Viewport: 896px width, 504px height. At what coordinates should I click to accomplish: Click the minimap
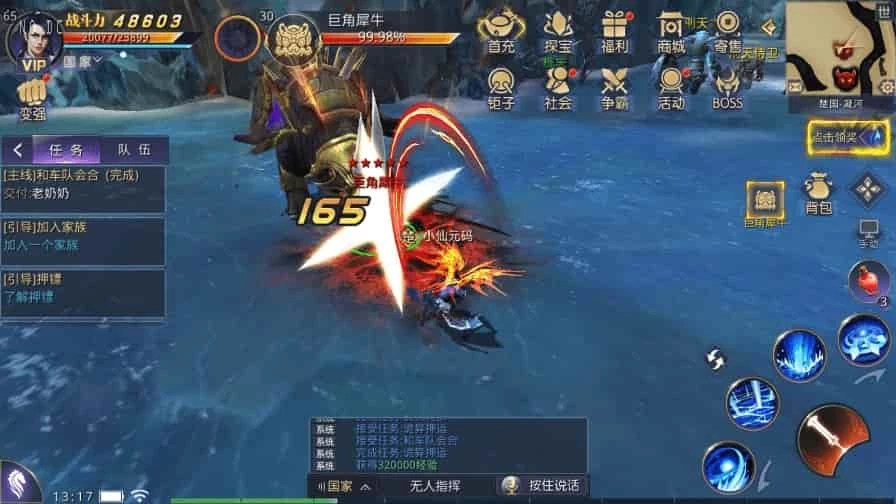(840, 50)
